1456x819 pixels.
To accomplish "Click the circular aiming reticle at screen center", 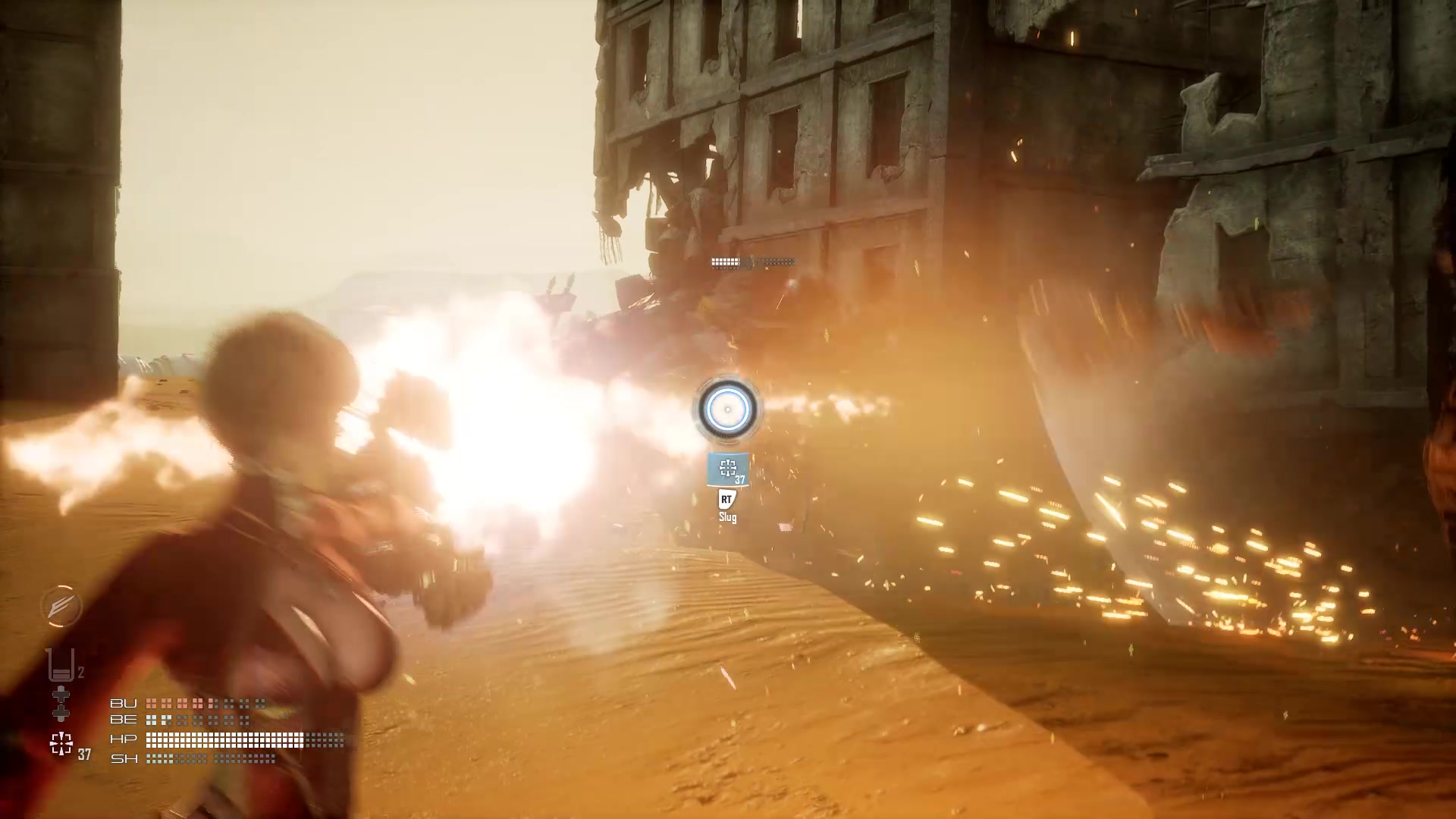I will [727, 410].
